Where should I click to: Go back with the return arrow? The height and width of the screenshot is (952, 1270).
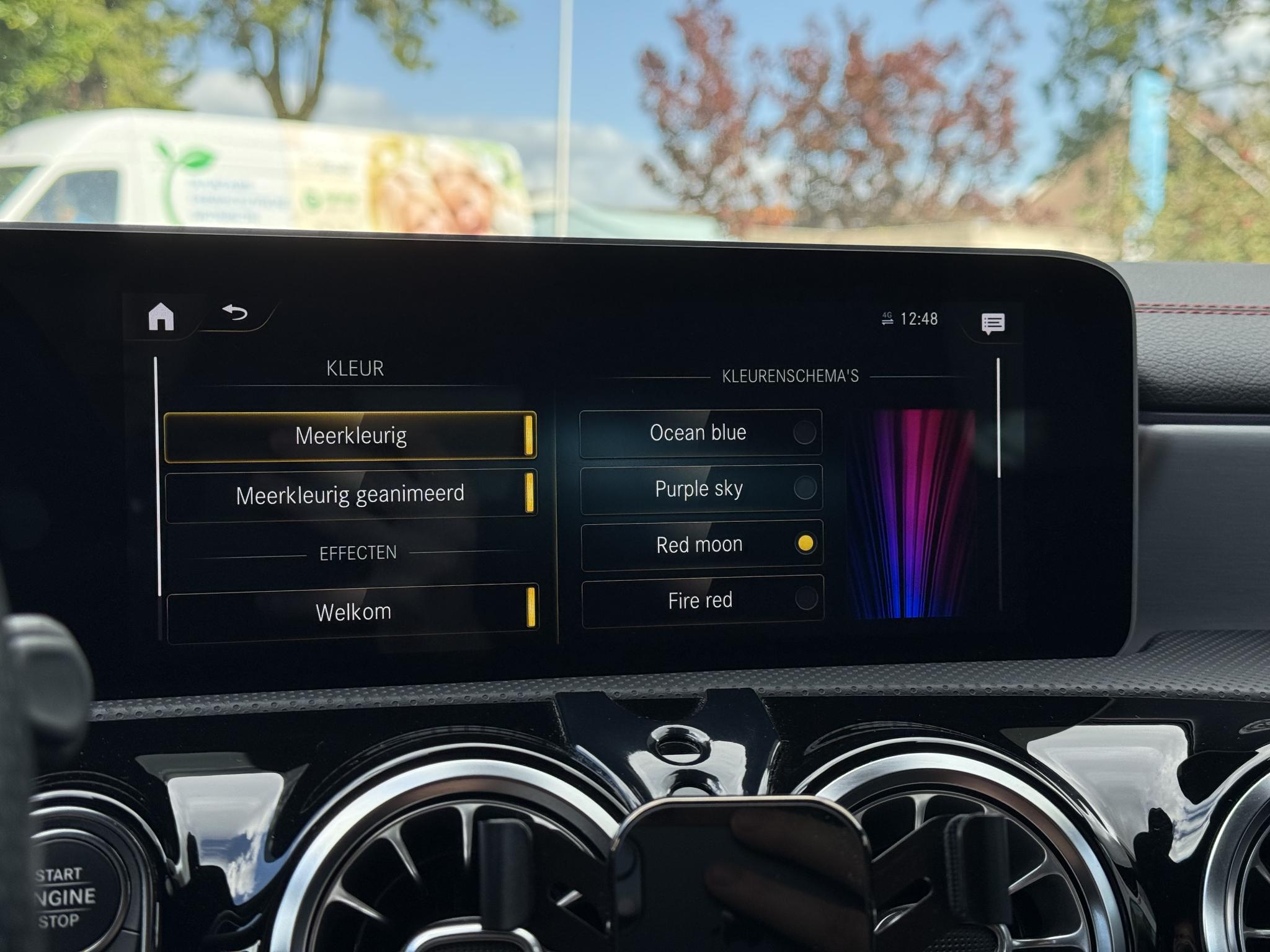[x=235, y=312]
